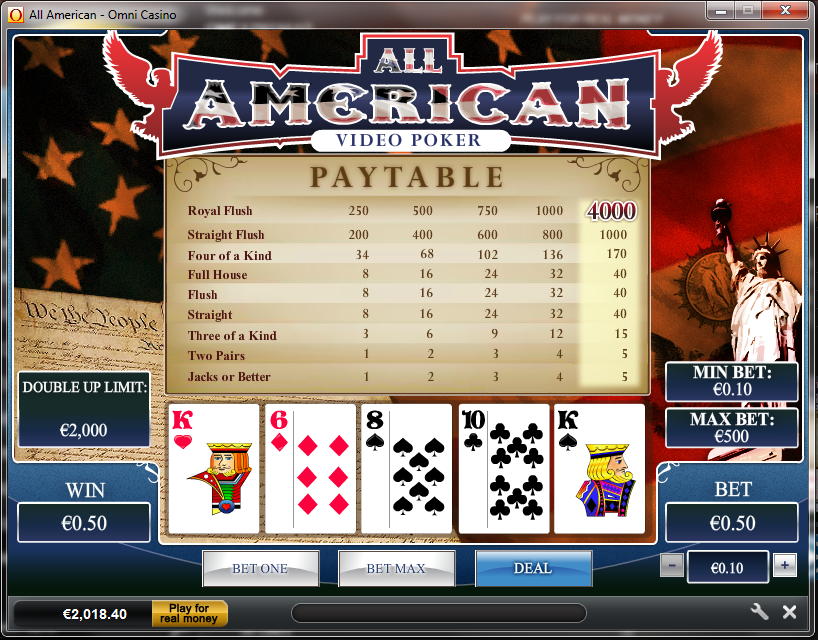Decrease coin value with minus button
The image size is (818, 640).
pyautogui.click(x=672, y=566)
